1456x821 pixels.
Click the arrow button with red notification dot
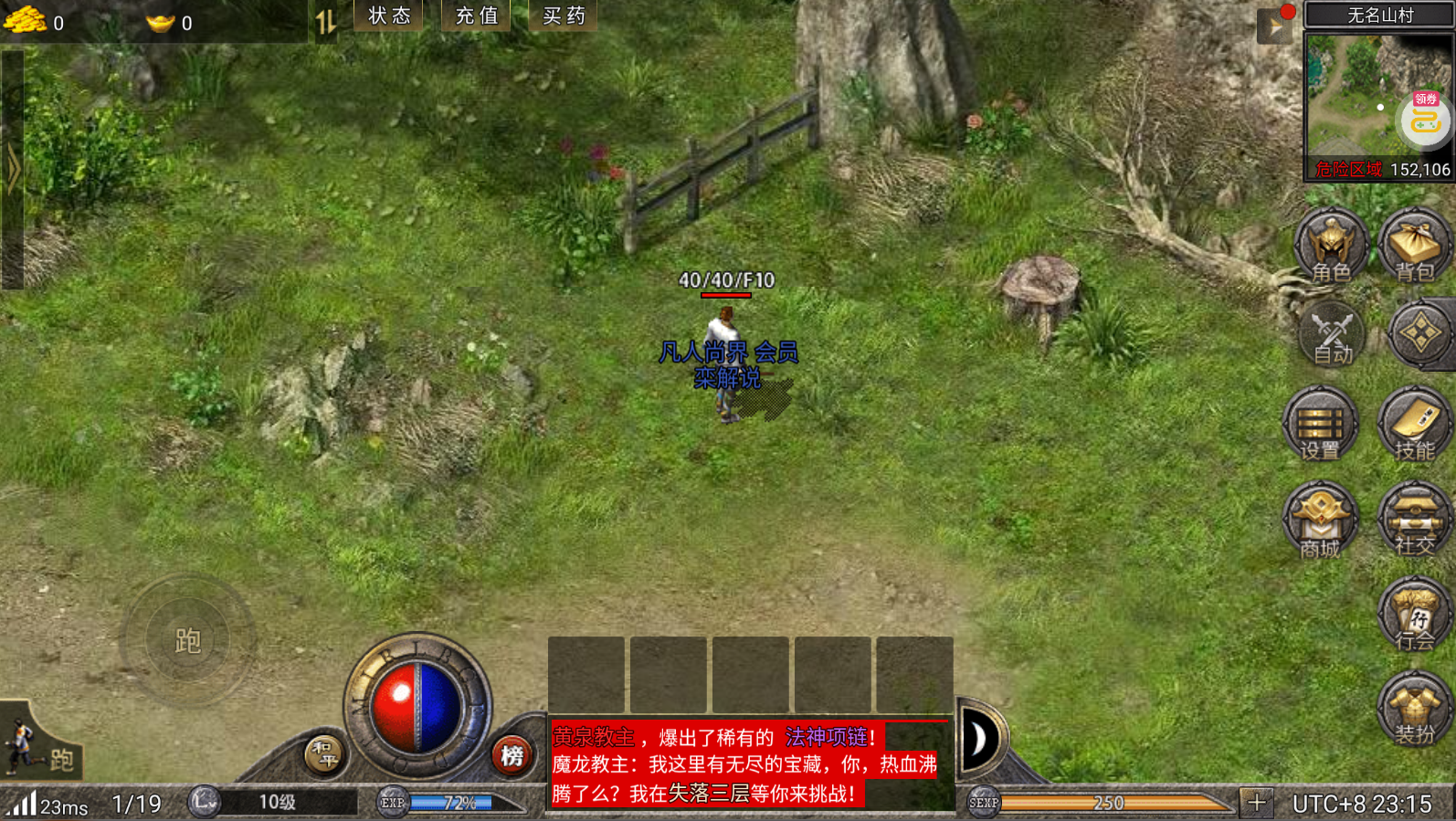point(1275,26)
